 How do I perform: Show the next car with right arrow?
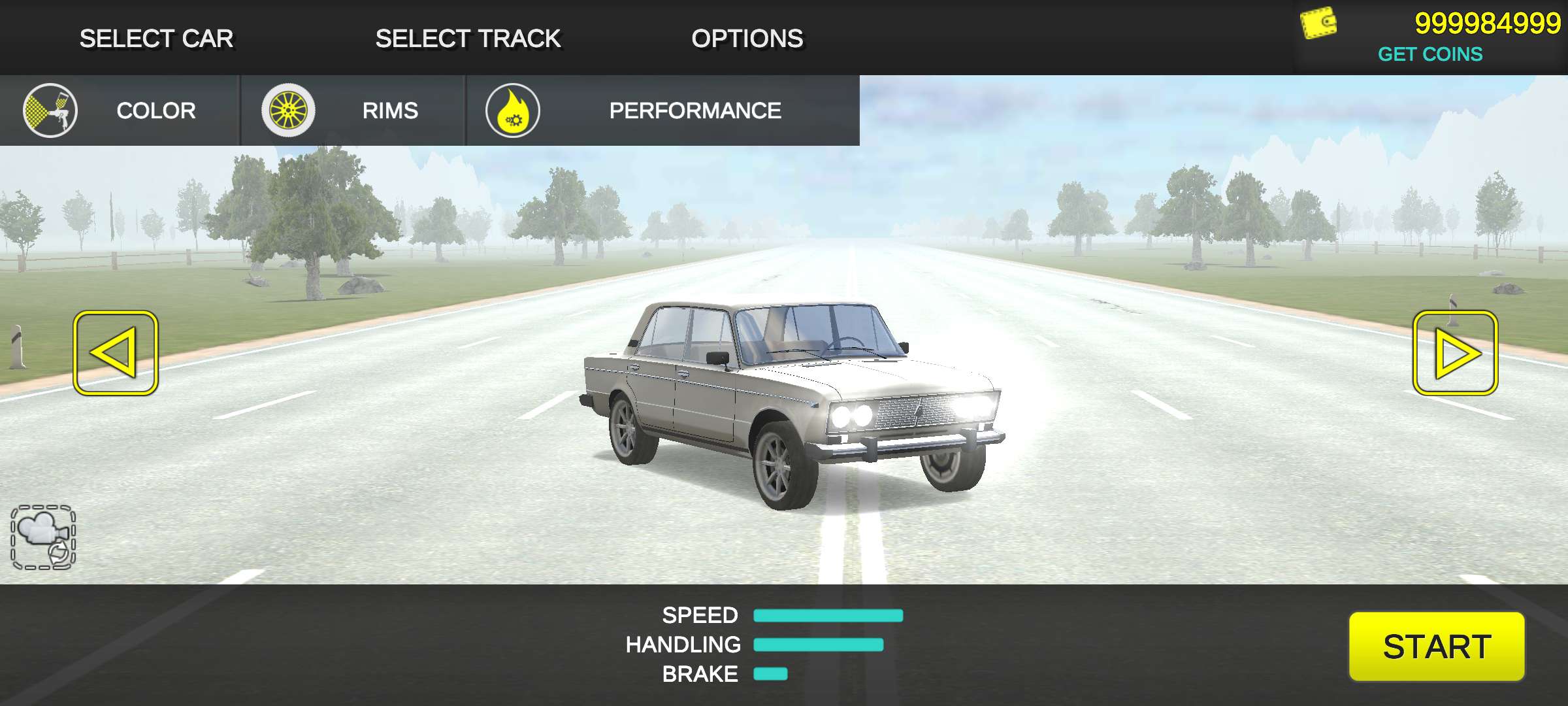tap(1455, 353)
